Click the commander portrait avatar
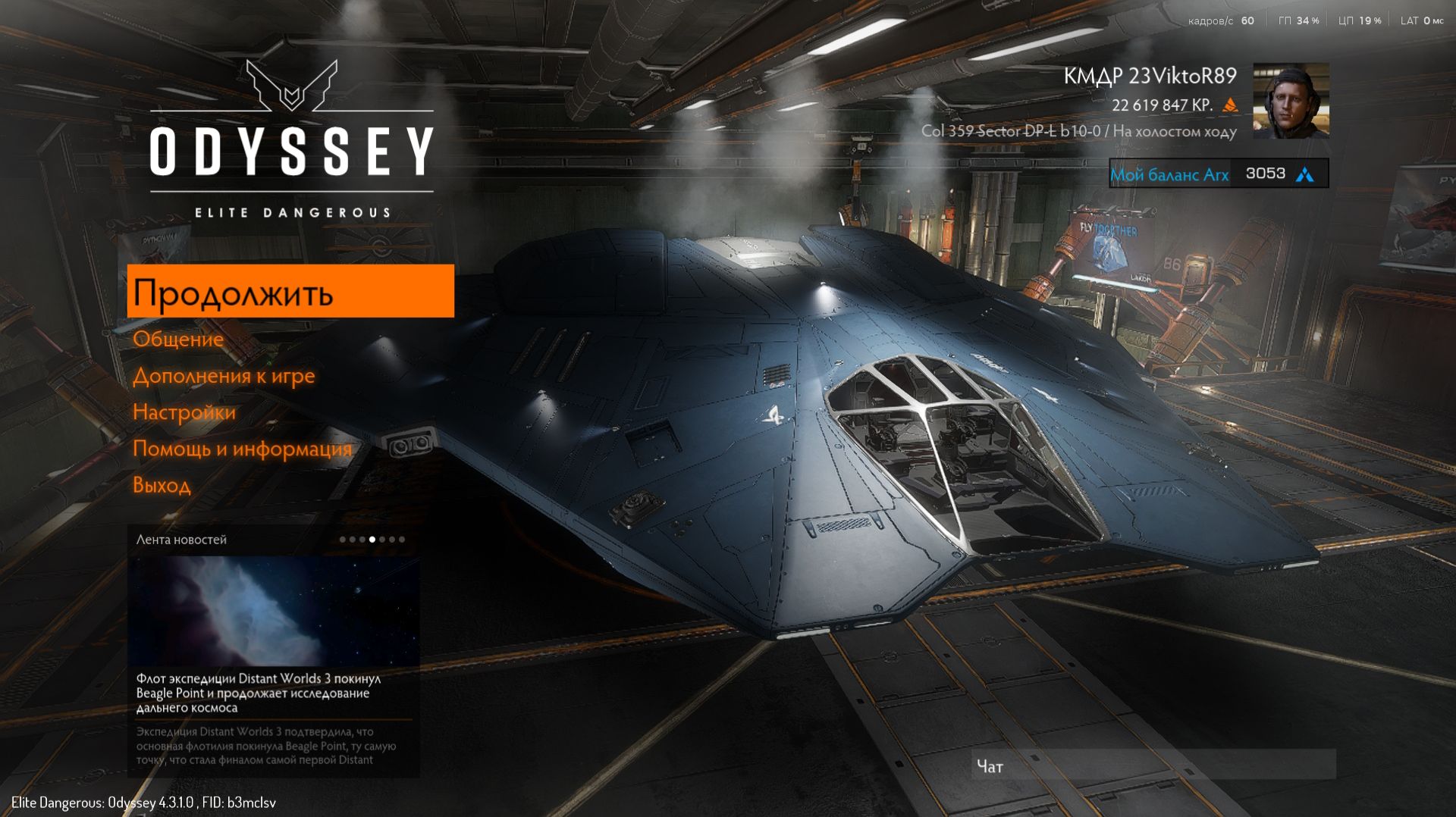1456x817 pixels. [x=1291, y=101]
